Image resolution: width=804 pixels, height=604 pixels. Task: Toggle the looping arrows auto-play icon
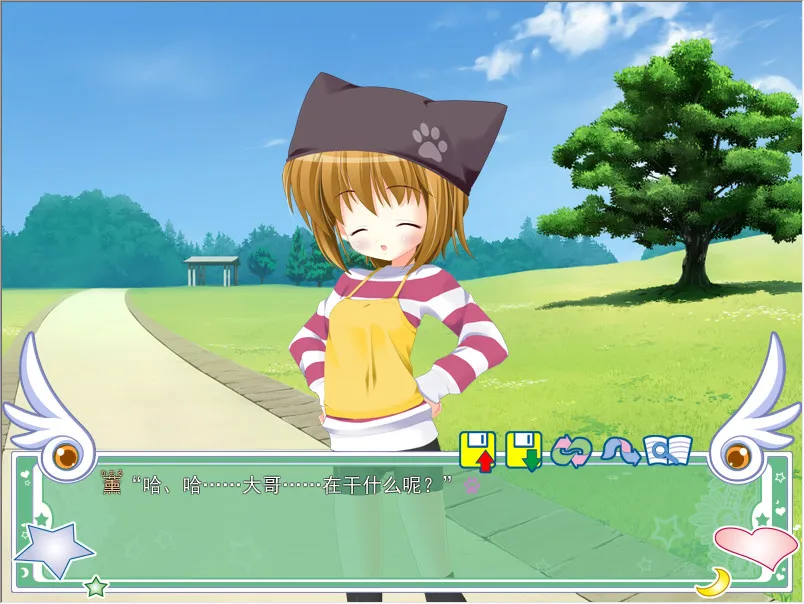point(571,452)
